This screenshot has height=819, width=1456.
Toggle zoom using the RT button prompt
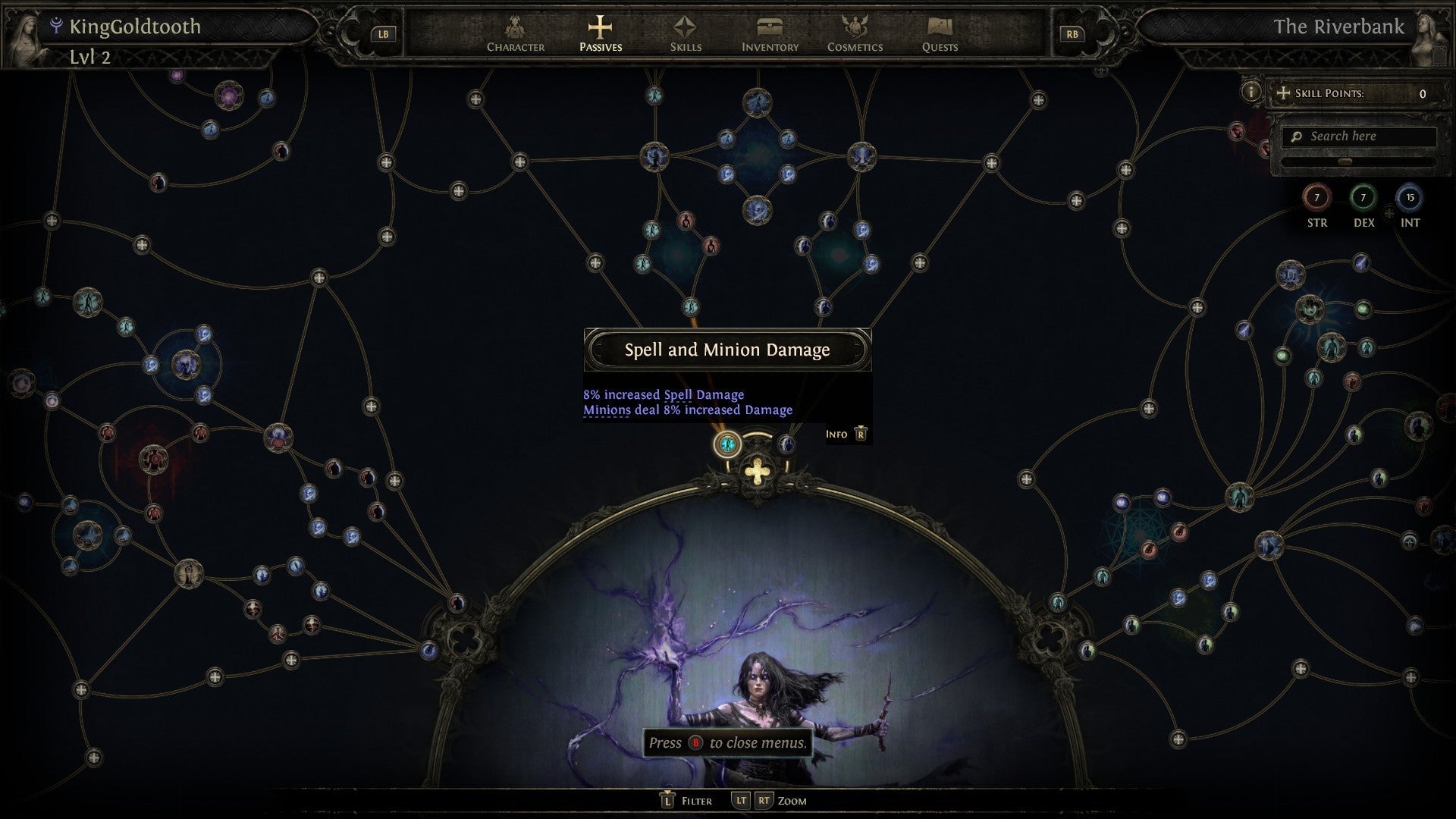(764, 800)
